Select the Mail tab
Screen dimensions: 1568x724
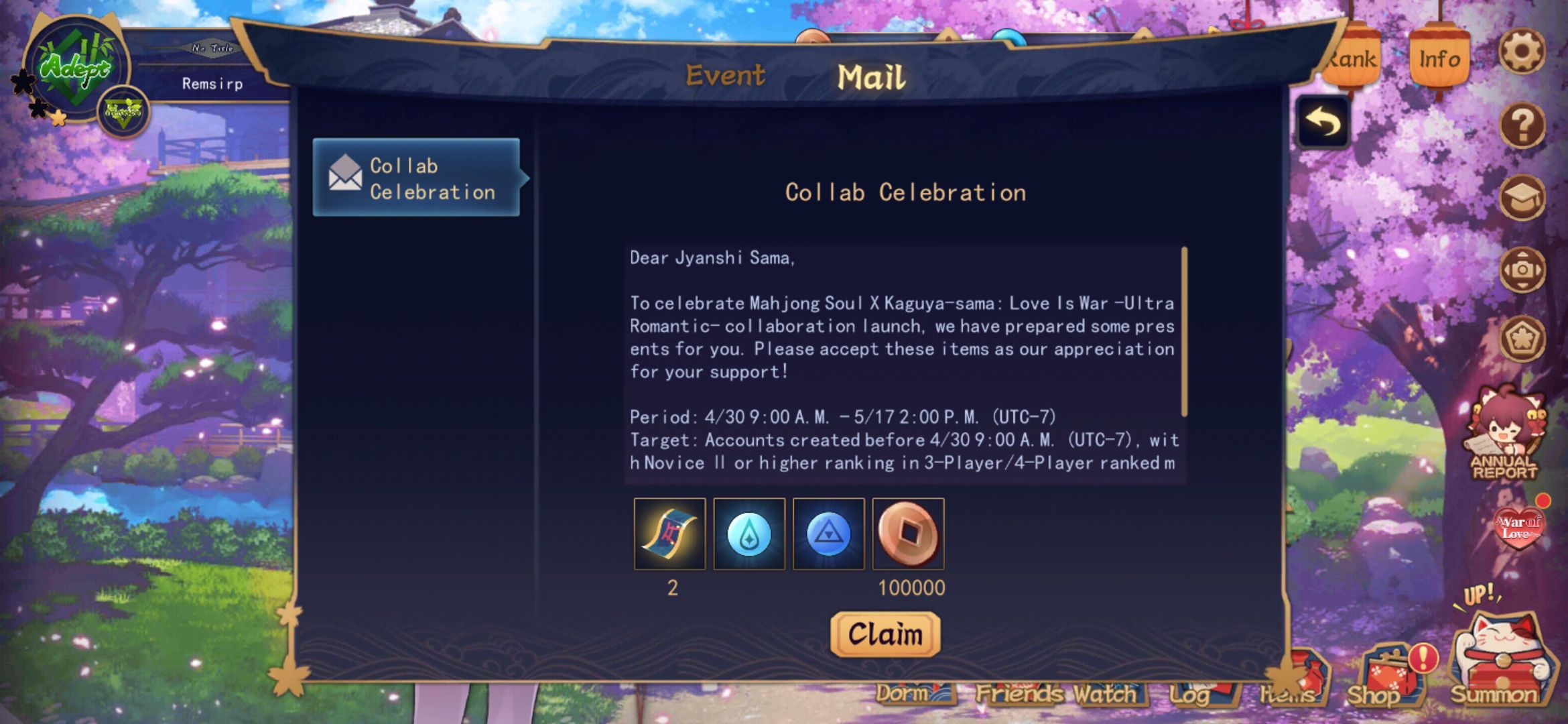pos(870,77)
